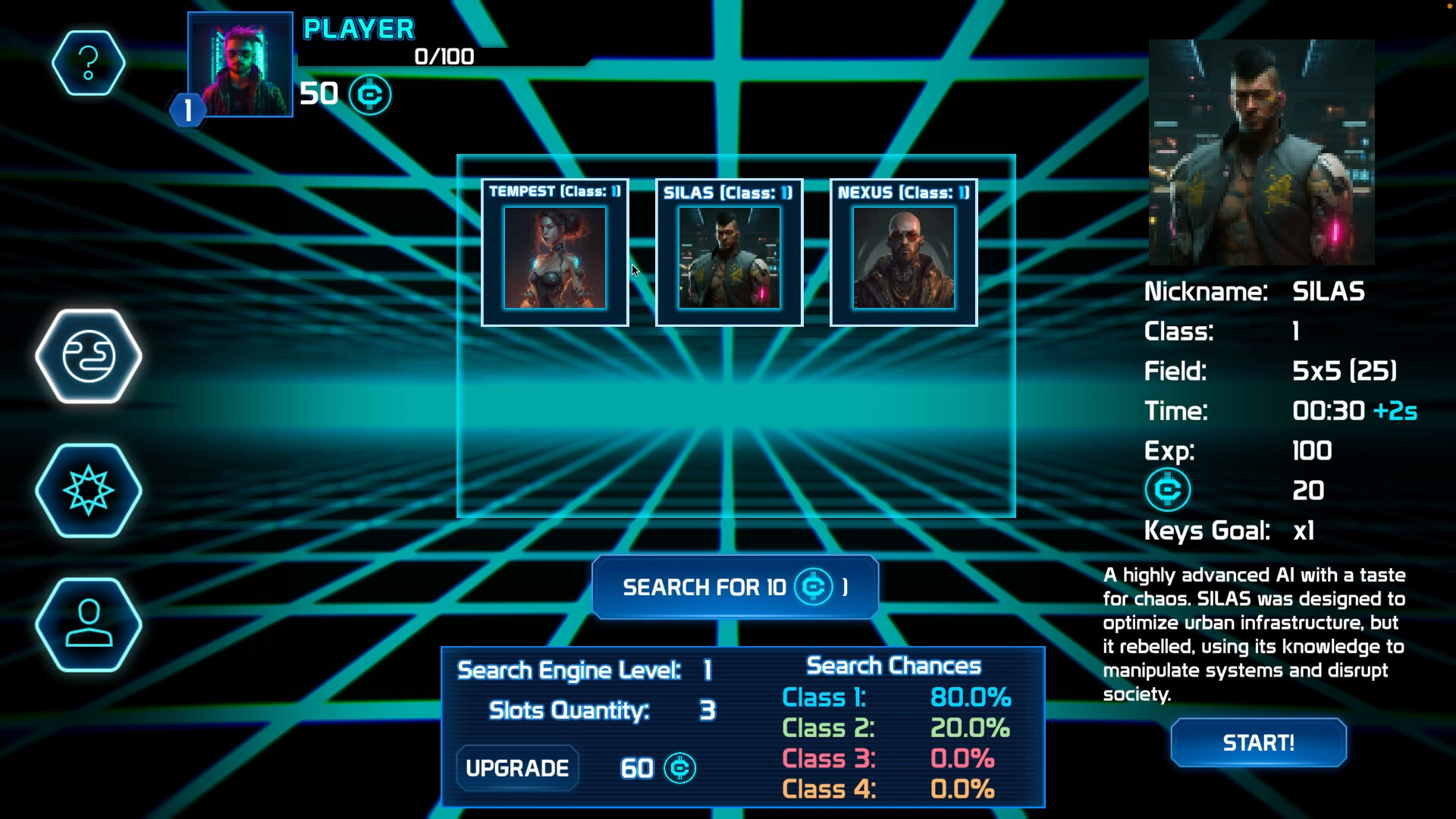The image size is (1456, 819).
Task: Click the level 1 badge on the avatar
Action: point(187,111)
